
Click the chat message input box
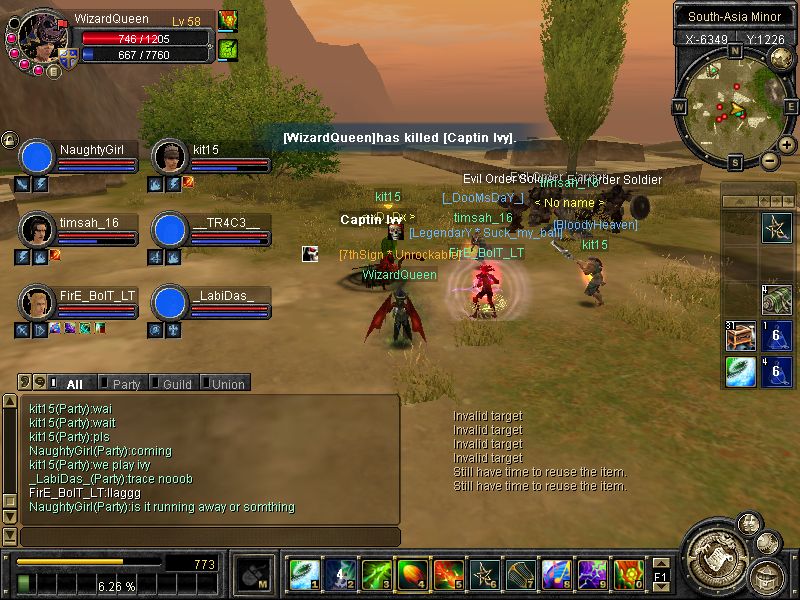click(x=208, y=537)
